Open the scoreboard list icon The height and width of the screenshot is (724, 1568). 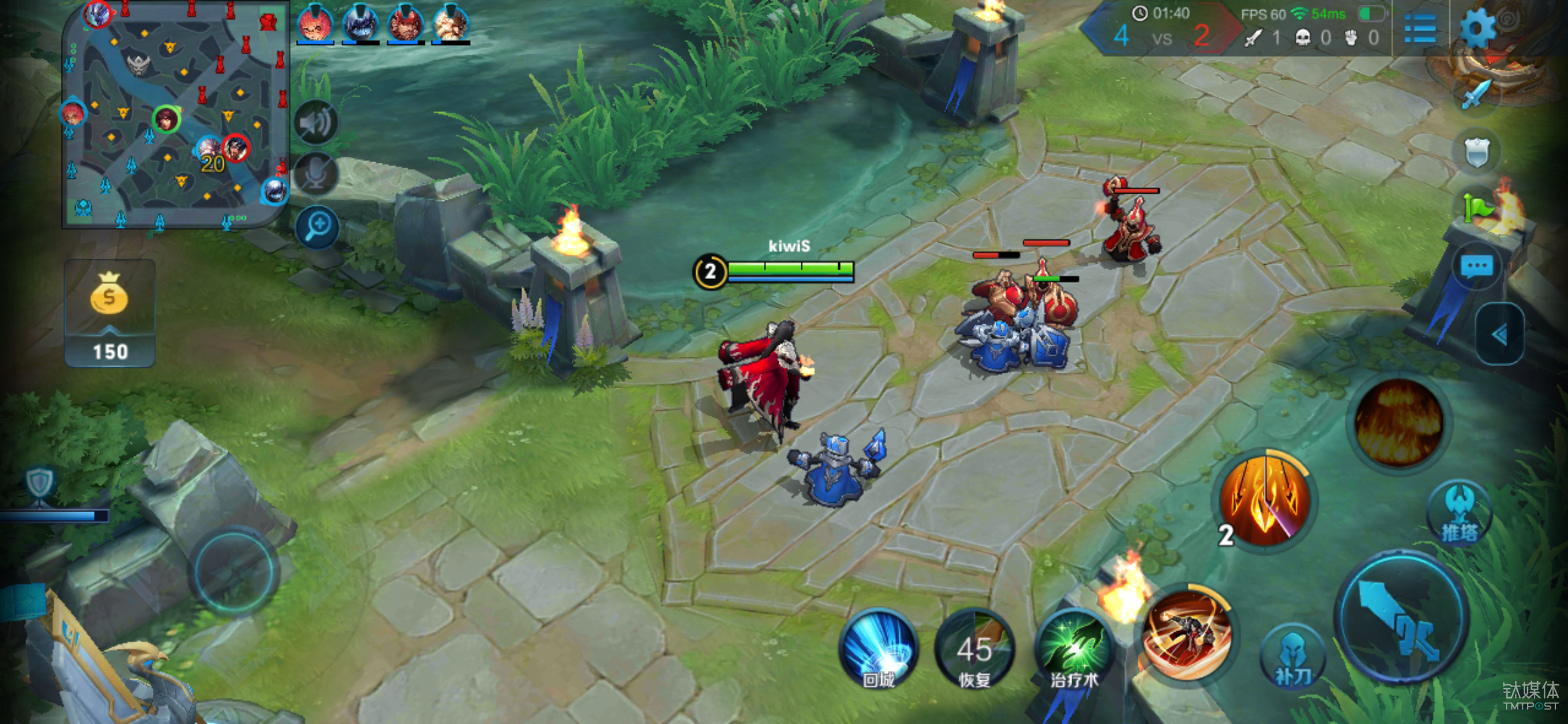(1419, 28)
